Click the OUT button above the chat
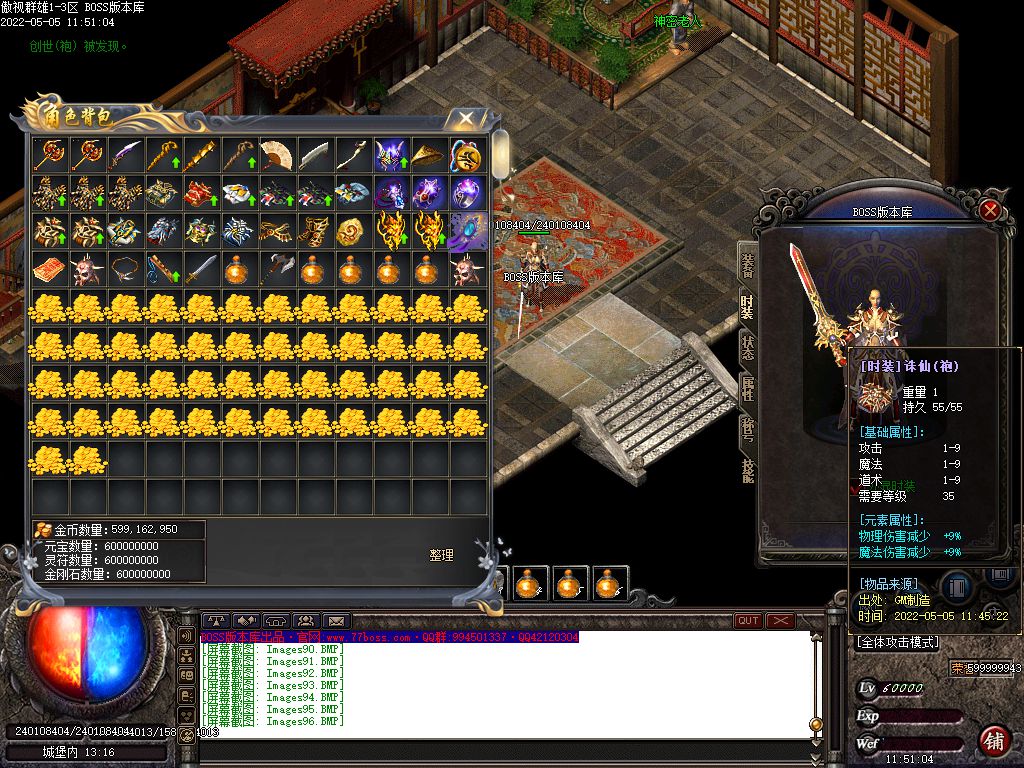This screenshot has height=768, width=1024. (748, 621)
